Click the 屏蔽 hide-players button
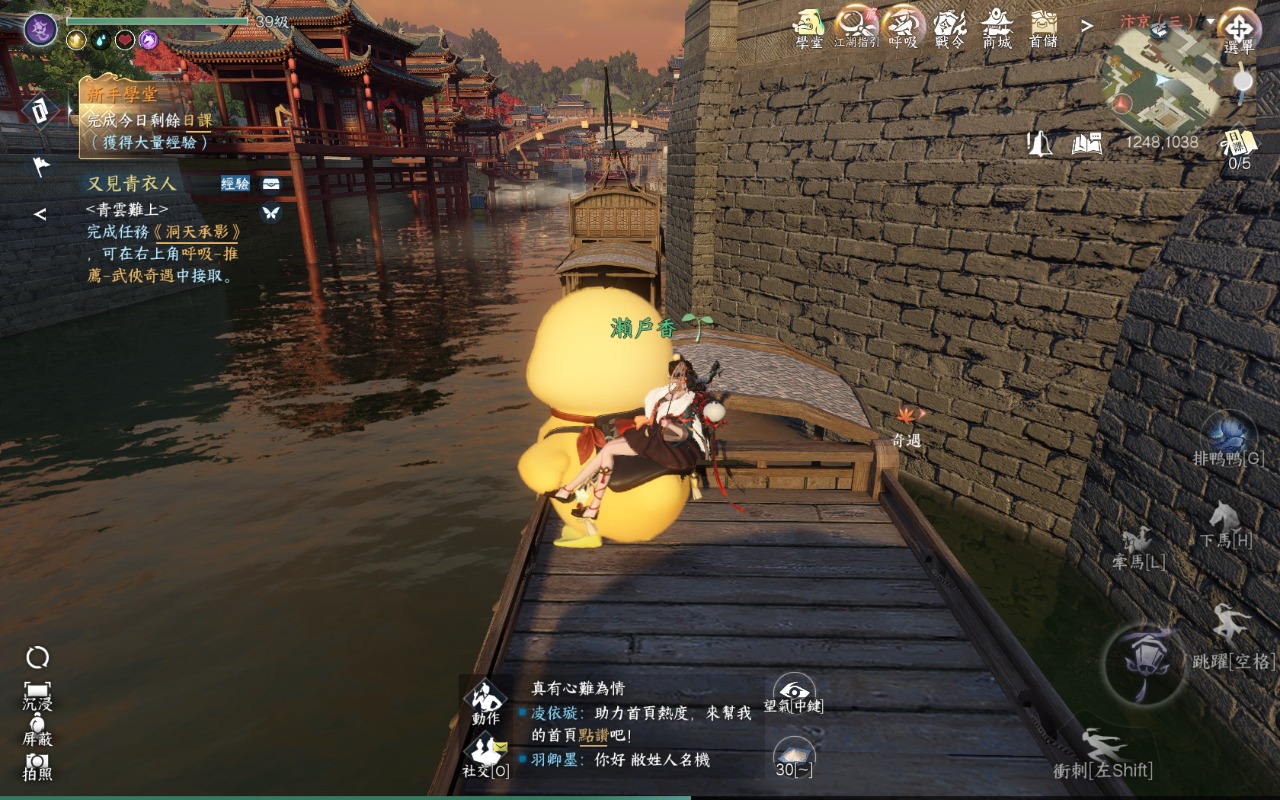The width and height of the screenshot is (1280, 800). 38,728
